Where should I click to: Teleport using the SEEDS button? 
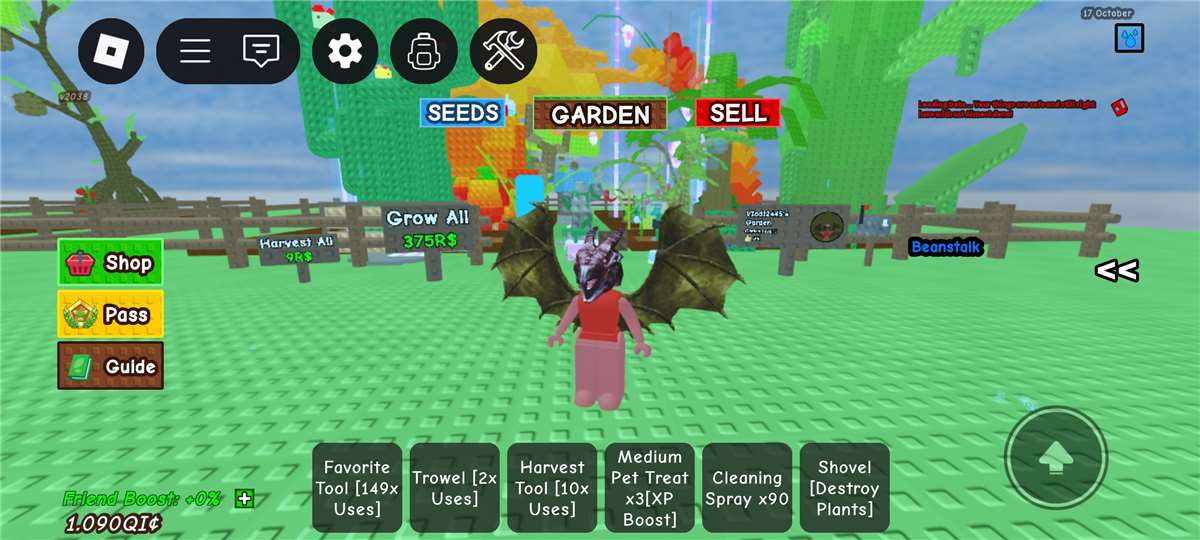tap(462, 113)
